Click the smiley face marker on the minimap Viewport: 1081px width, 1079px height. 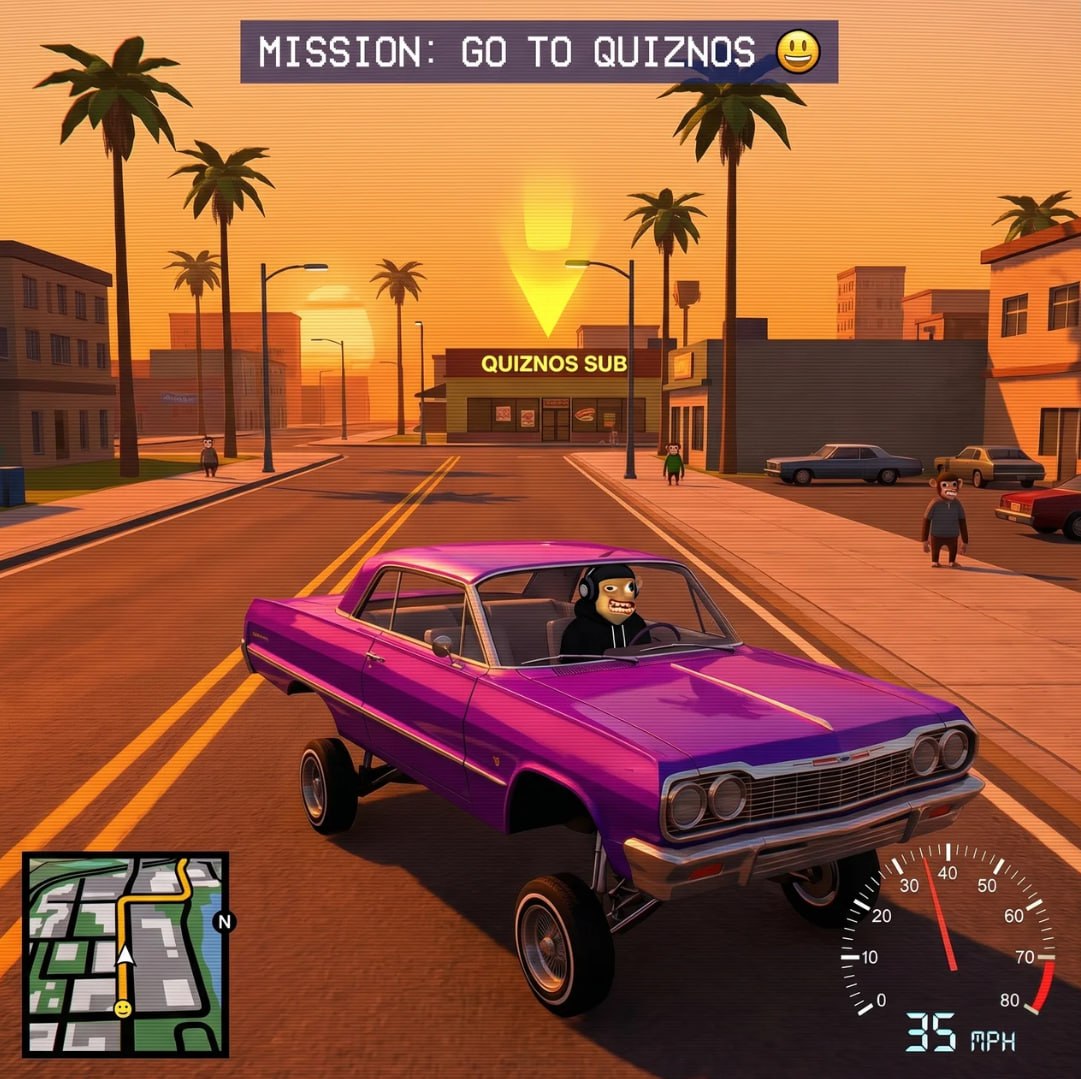122,1009
